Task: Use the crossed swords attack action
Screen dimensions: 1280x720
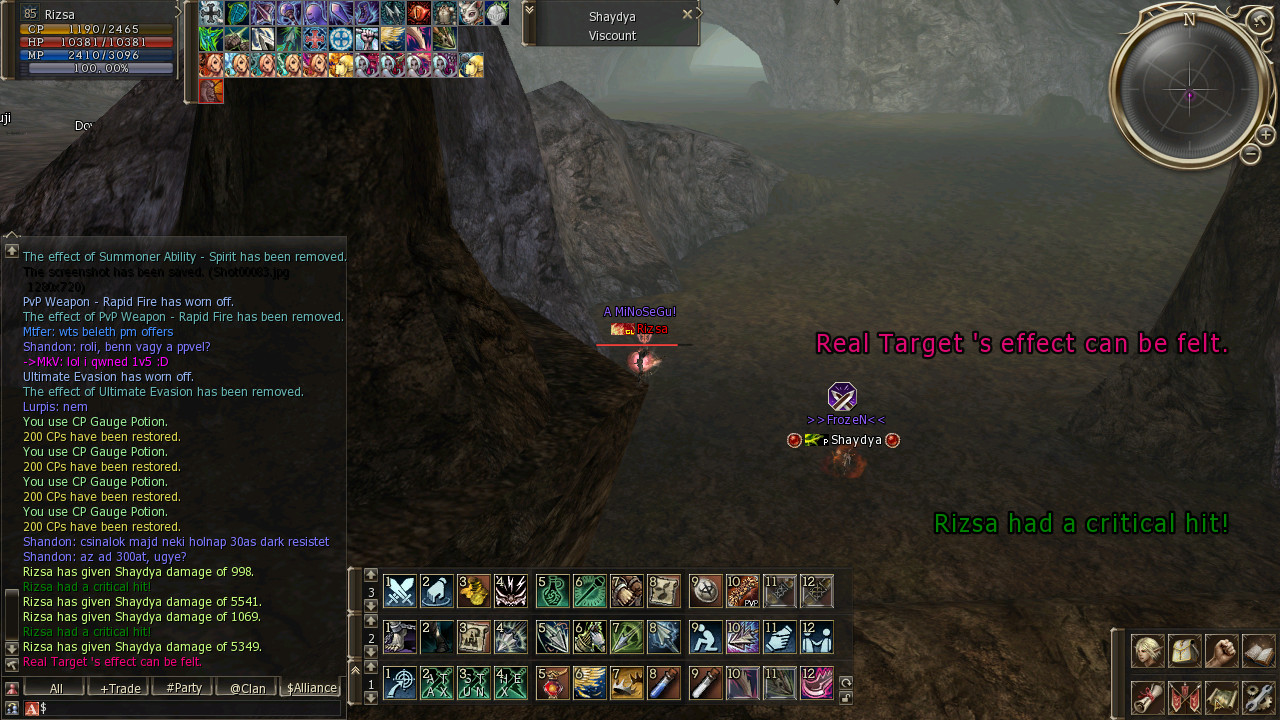Action: [400, 591]
